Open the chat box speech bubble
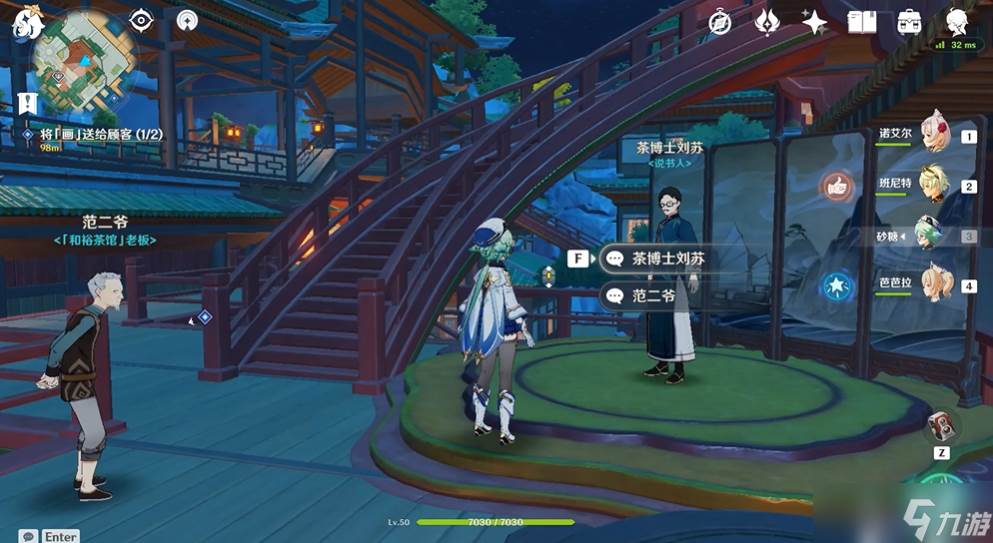Viewport: 993px width, 543px height. (28, 536)
